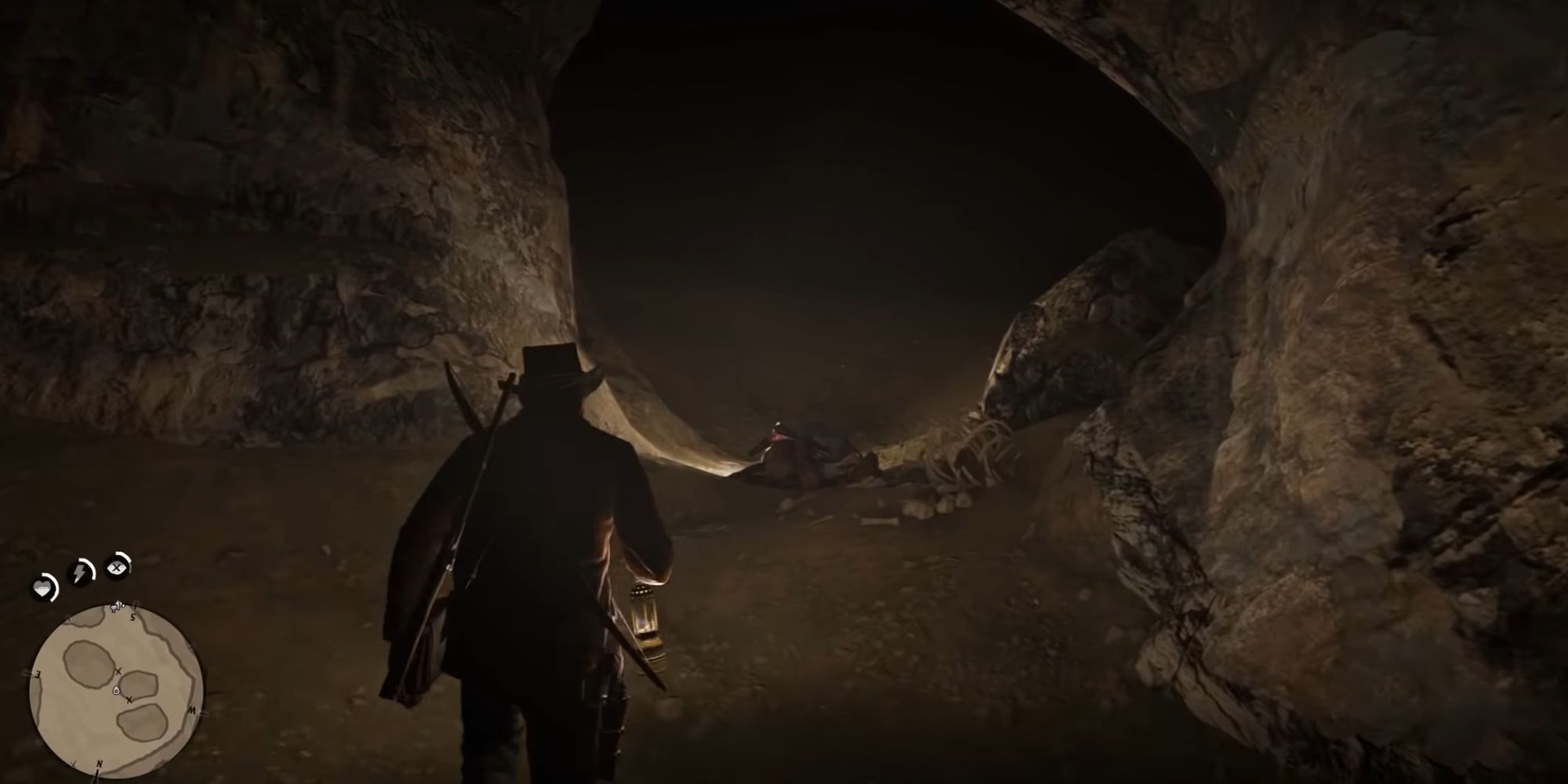Screen dimensions: 1568x784
Task: Click the health core heart icon
Action: (x=43, y=586)
